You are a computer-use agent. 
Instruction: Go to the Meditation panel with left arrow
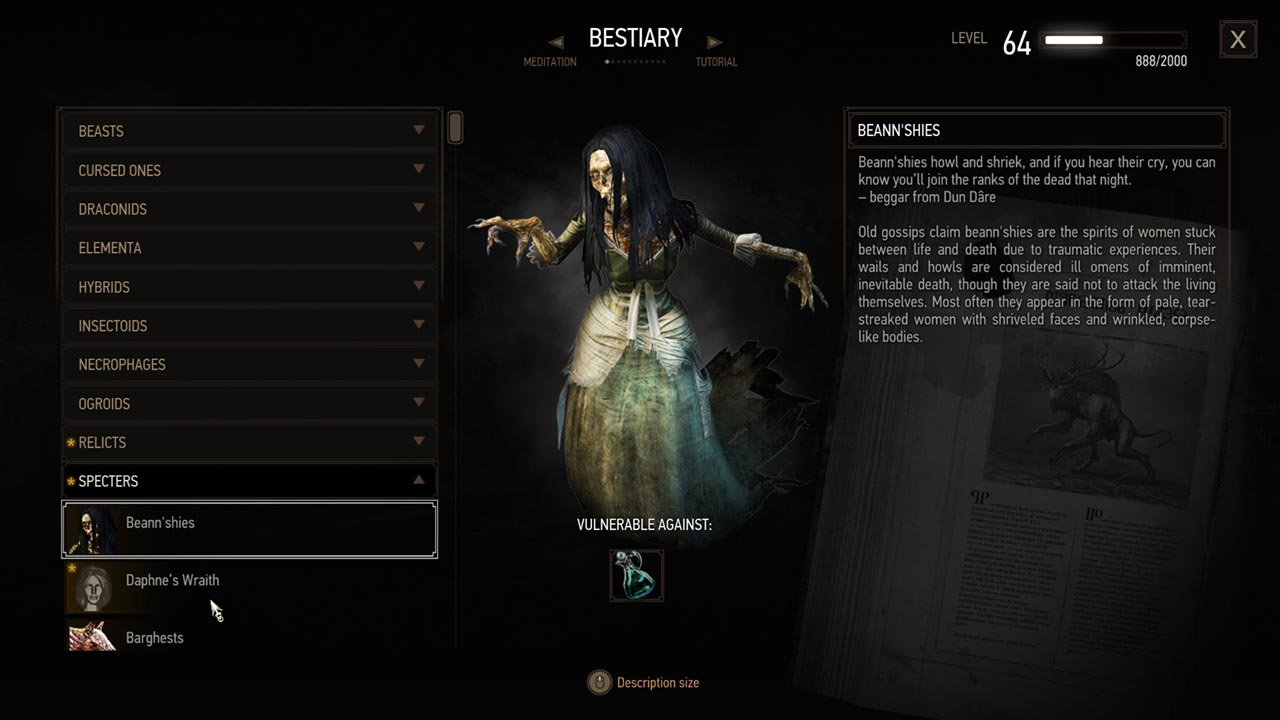click(x=556, y=42)
